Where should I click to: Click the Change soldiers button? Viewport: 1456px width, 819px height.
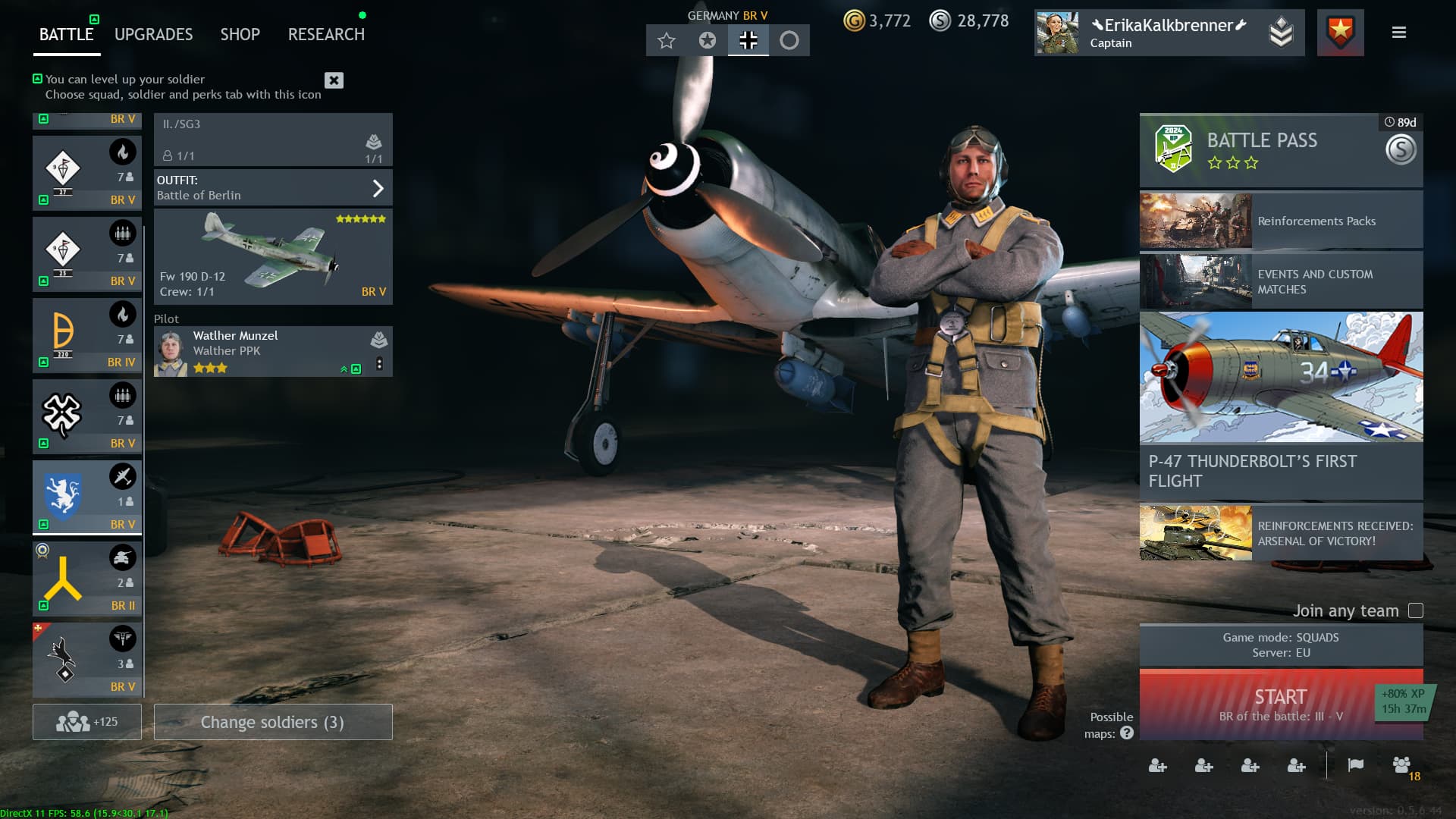(x=273, y=722)
